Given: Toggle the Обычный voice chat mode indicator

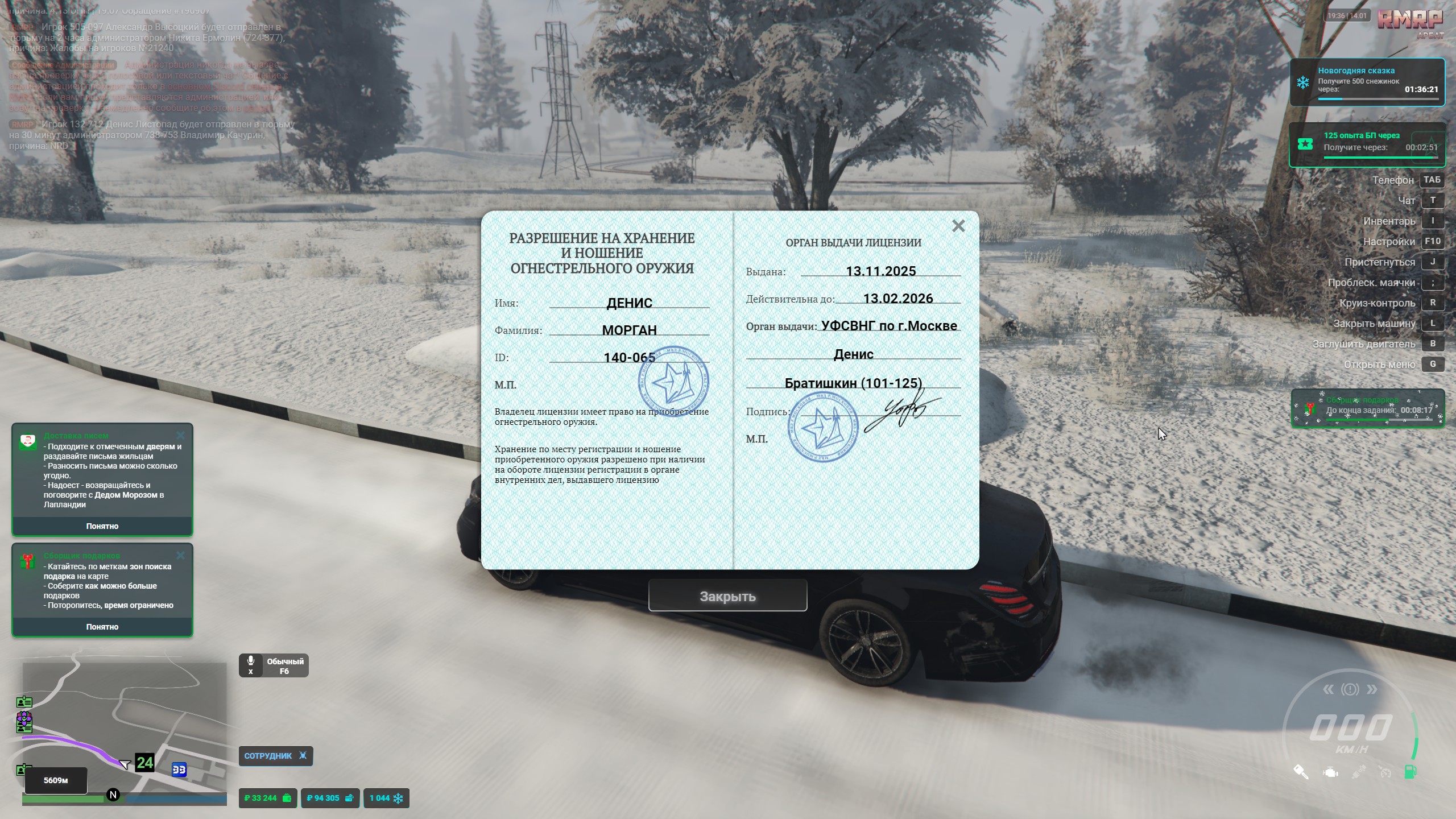Looking at the screenshot, I should [x=274, y=665].
